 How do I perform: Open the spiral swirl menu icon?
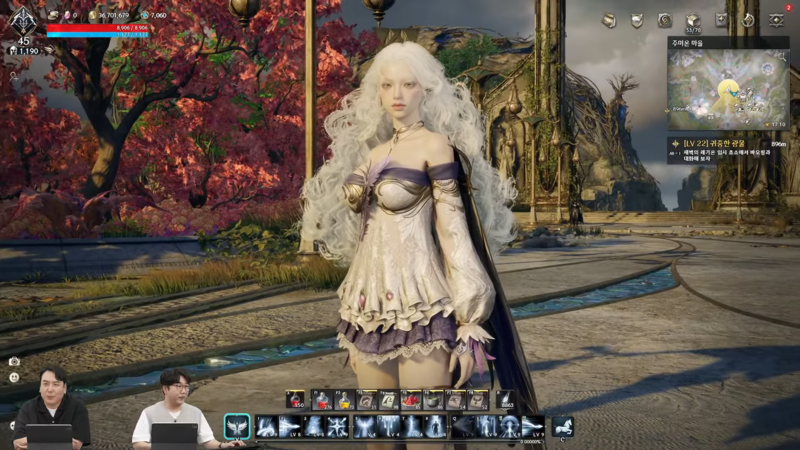point(664,20)
